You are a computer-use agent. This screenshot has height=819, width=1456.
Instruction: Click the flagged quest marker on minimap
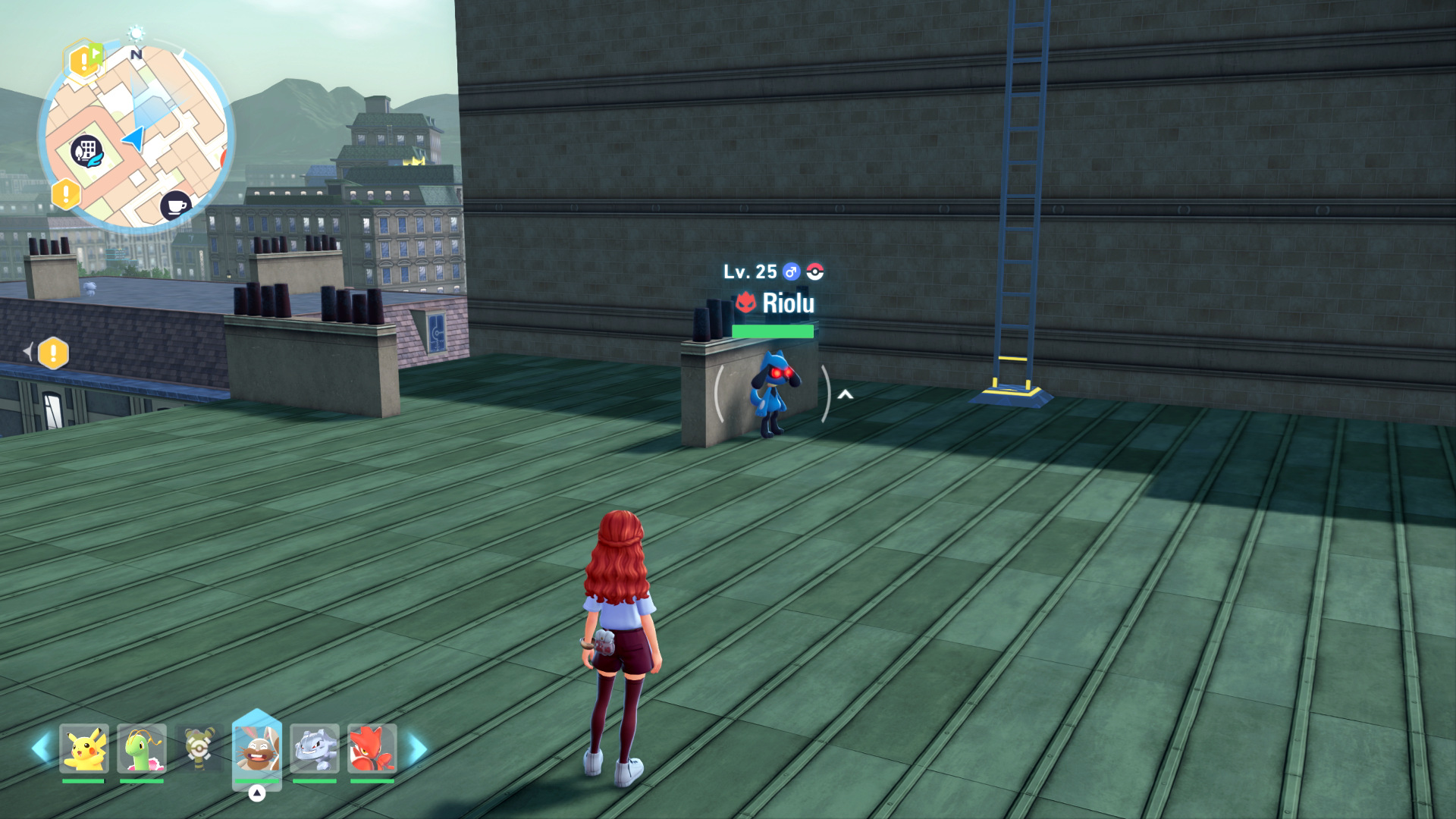(85, 60)
